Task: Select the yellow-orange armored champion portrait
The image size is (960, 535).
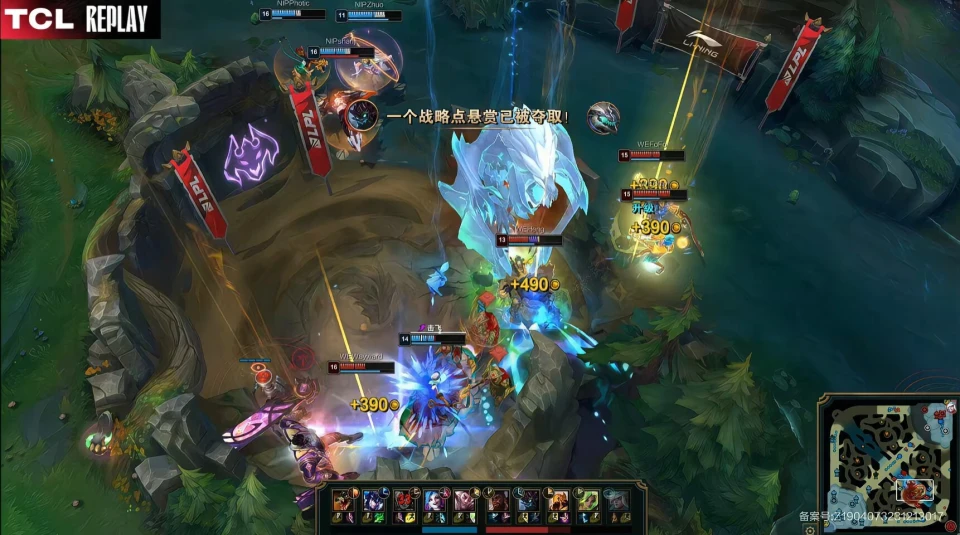Action: [556, 500]
